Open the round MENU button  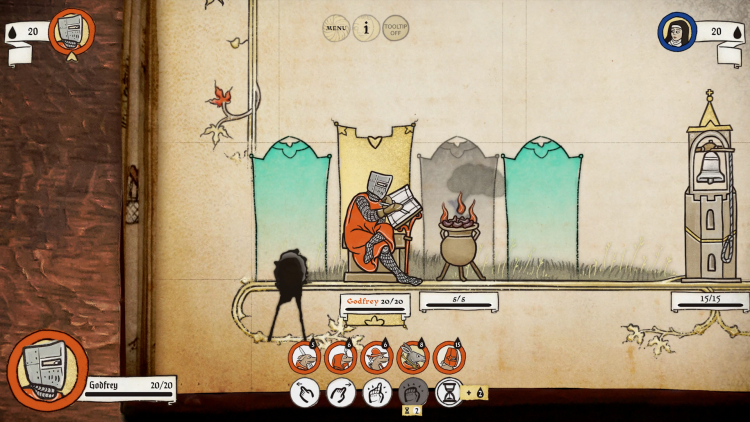point(337,28)
